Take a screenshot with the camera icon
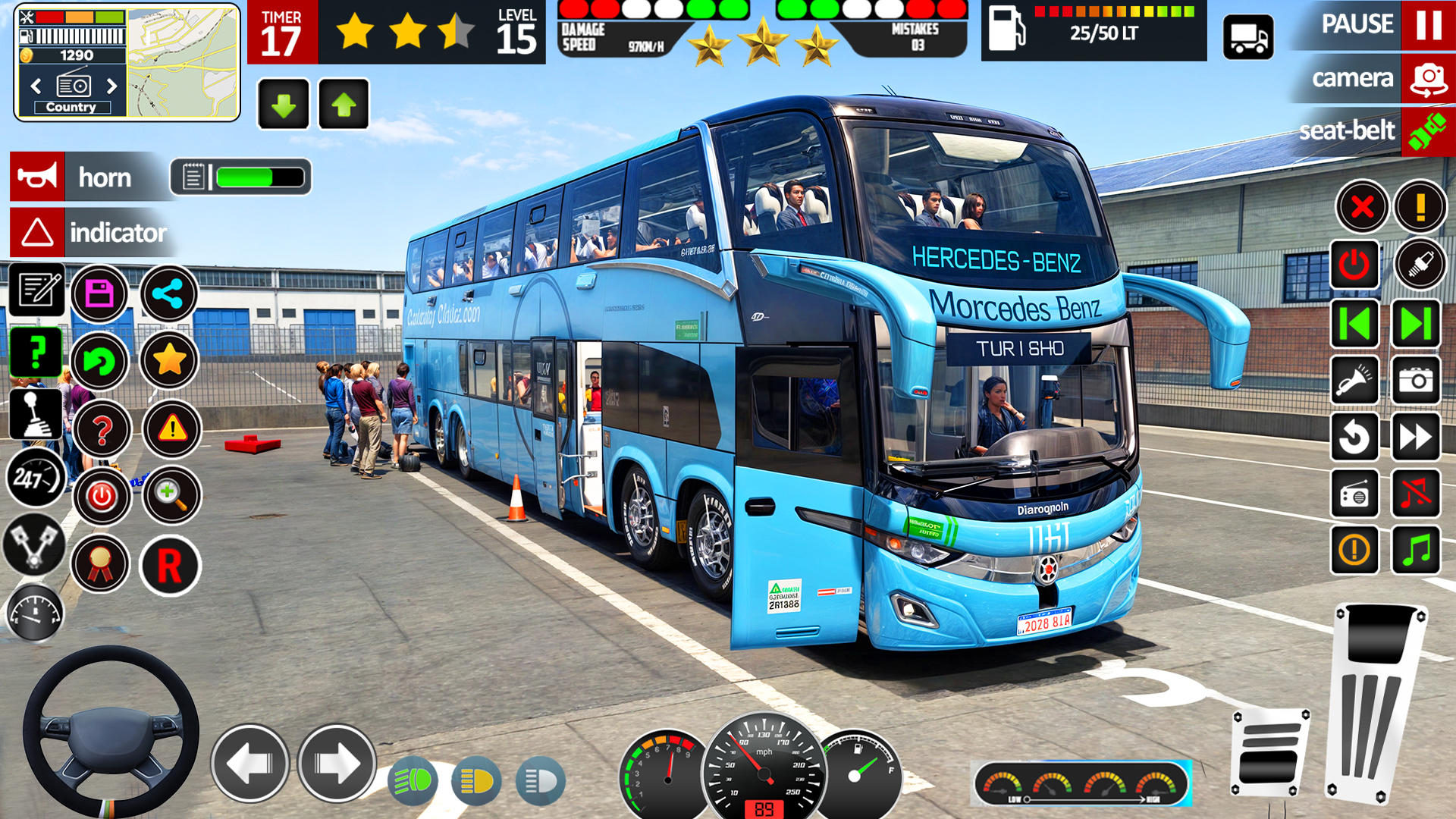Screen dimensions: 1456x819 [1416, 380]
